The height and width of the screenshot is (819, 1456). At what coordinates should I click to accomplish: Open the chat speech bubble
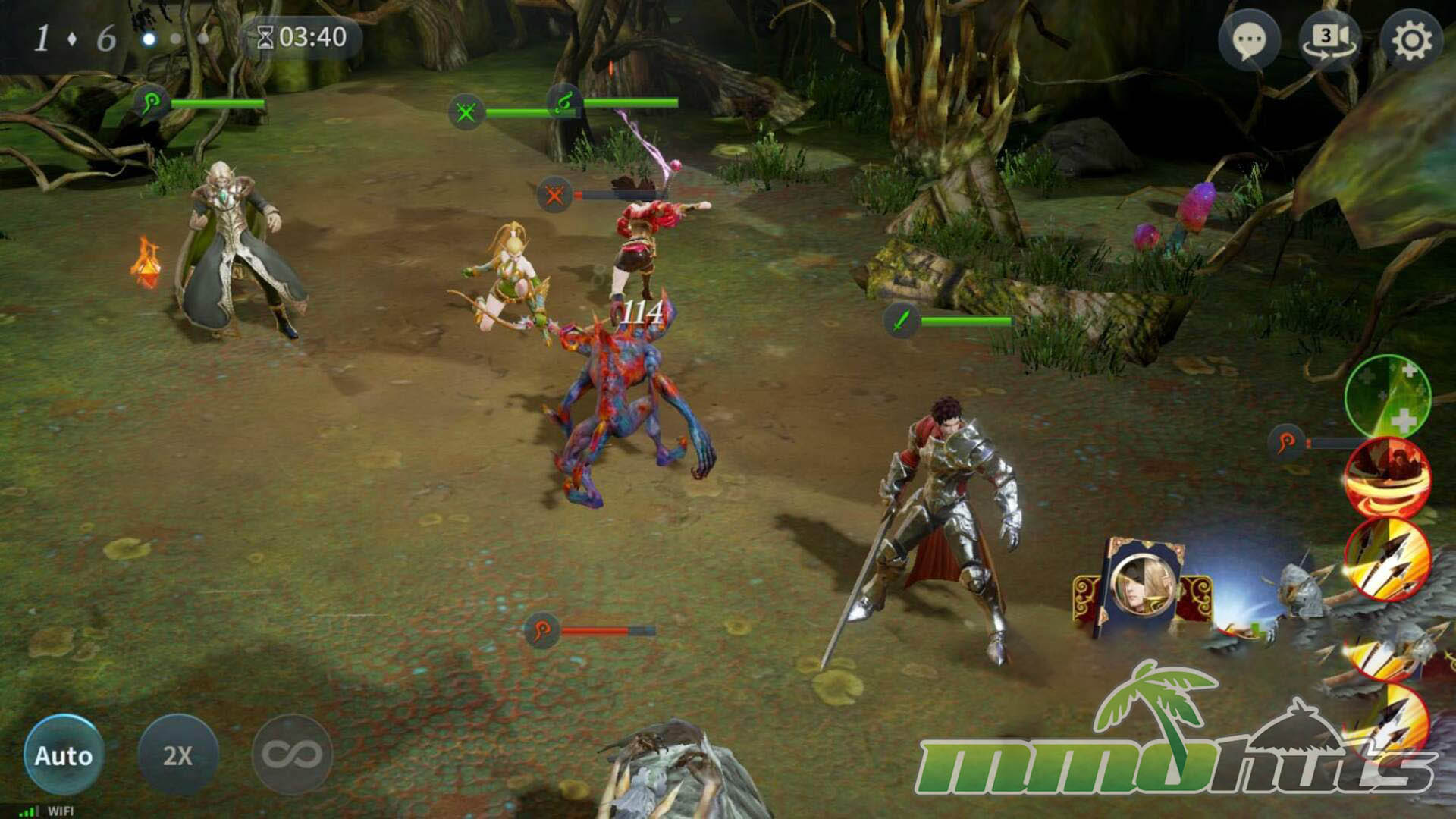[x=1249, y=39]
